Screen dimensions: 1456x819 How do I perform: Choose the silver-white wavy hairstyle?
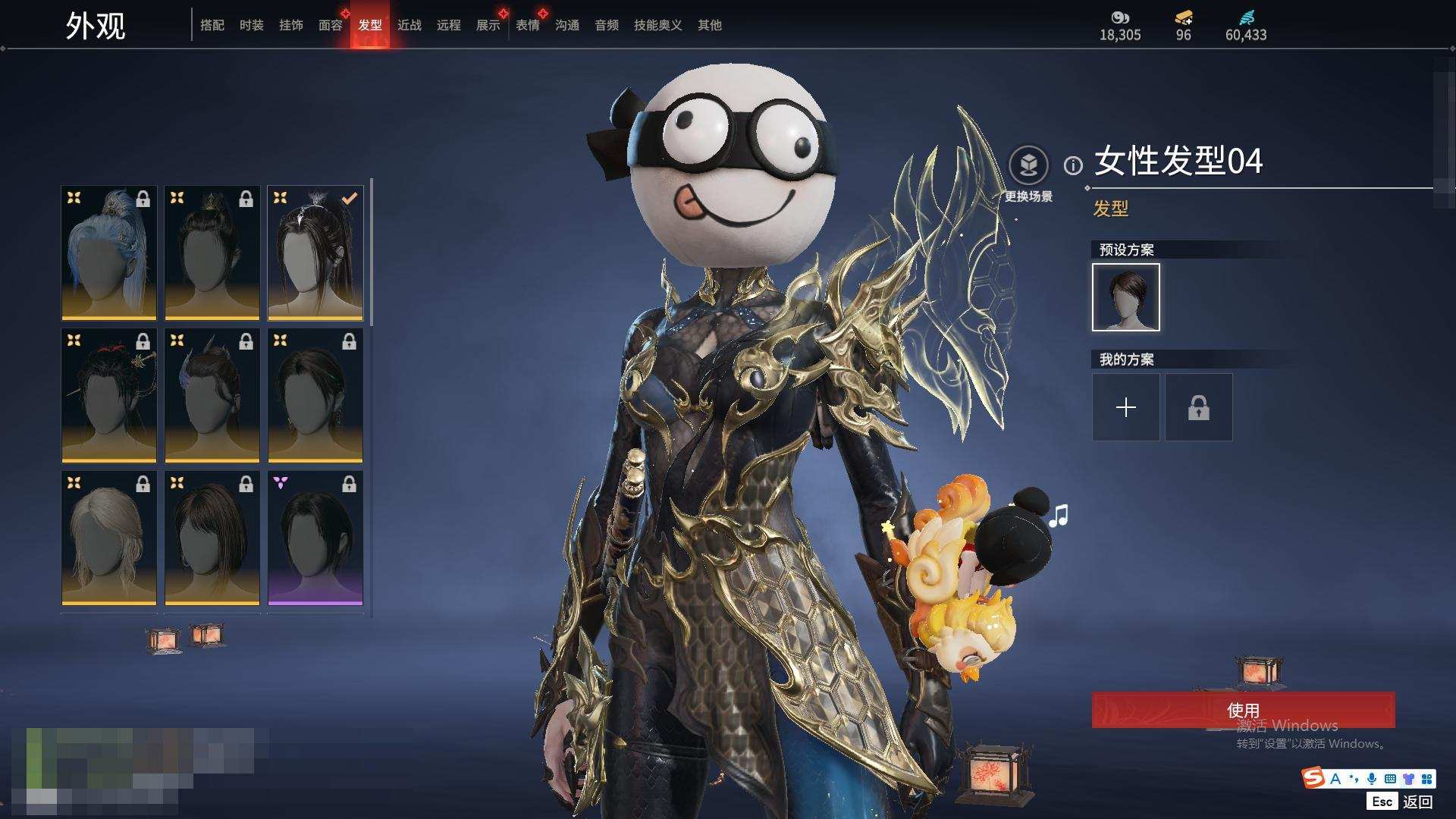click(x=109, y=538)
